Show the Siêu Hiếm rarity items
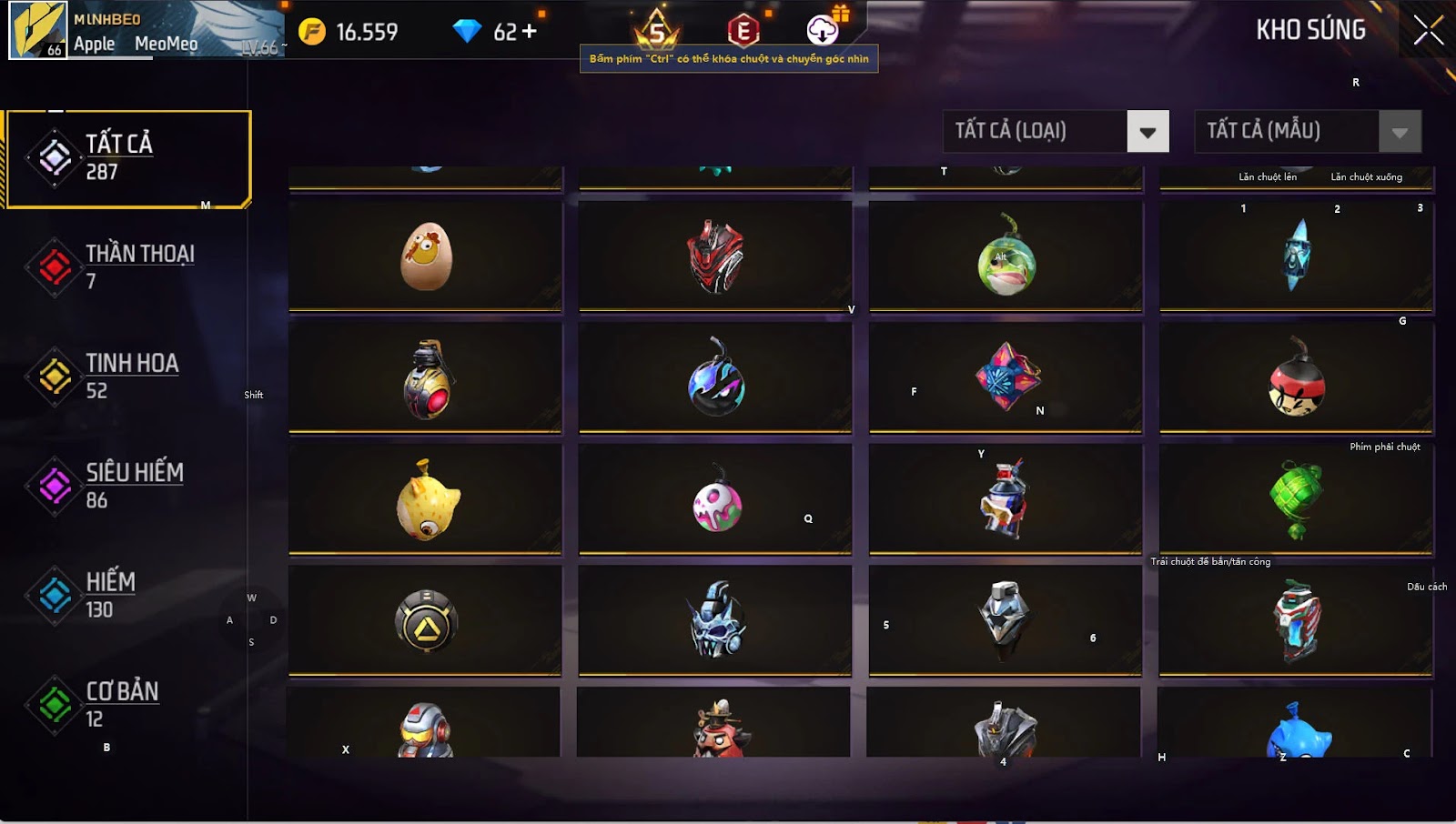1456x824 pixels. point(127,485)
